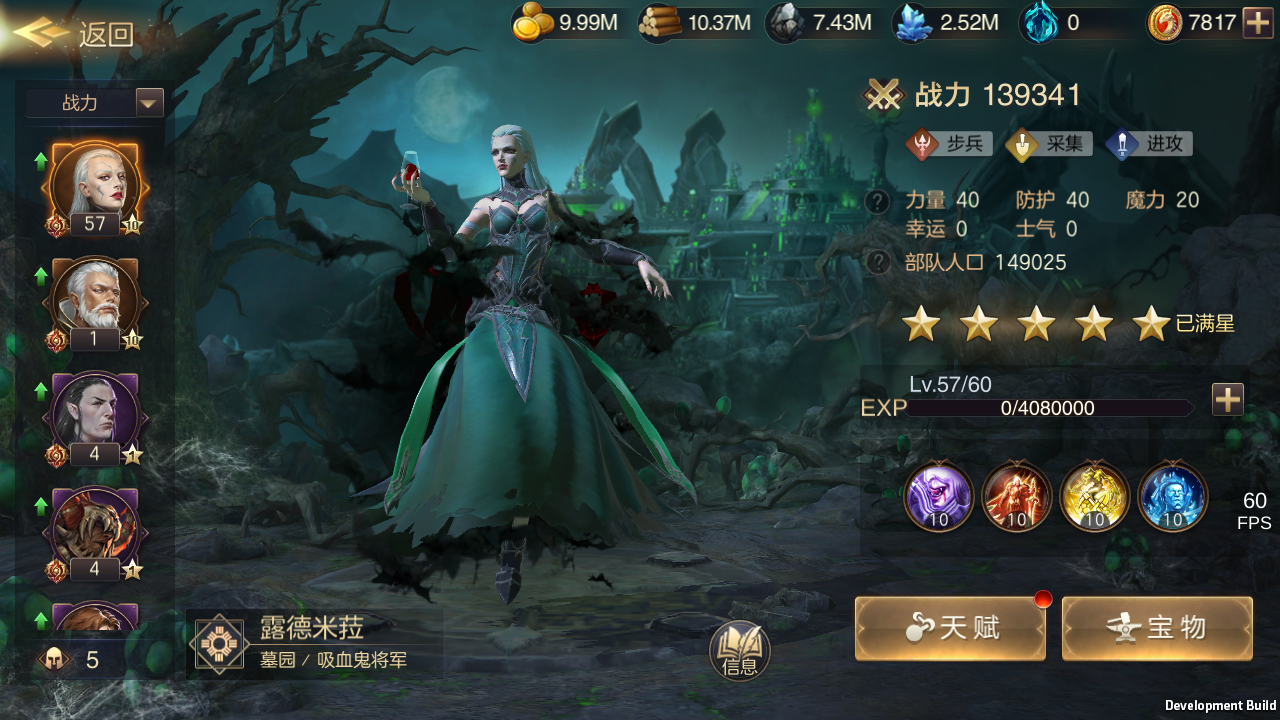Toggle the 进攻 attack tag
Image resolution: width=1280 pixels, height=720 pixels.
pyautogui.click(x=1148, y=143)
